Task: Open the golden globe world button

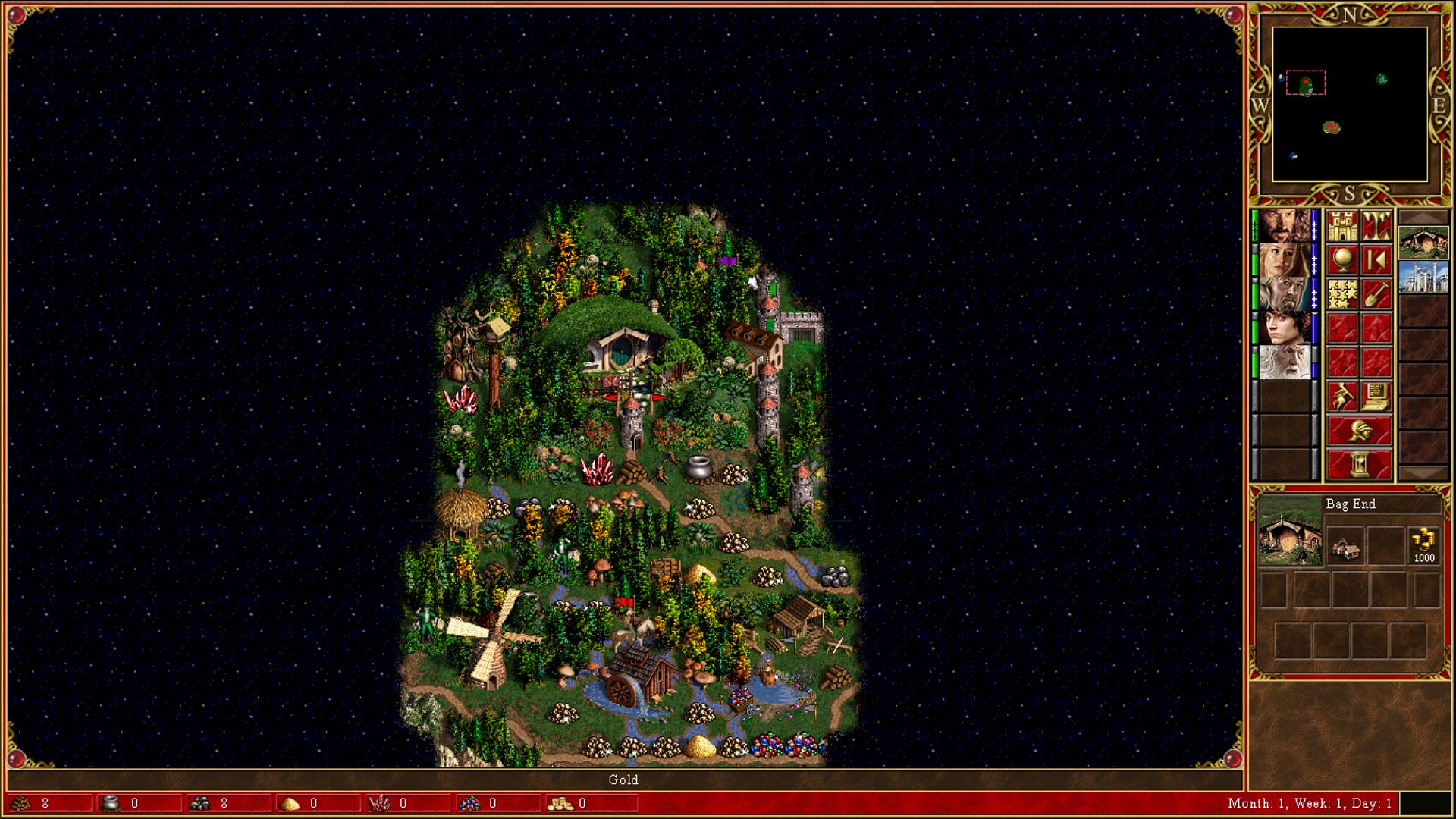Action: pos(1341,260)
